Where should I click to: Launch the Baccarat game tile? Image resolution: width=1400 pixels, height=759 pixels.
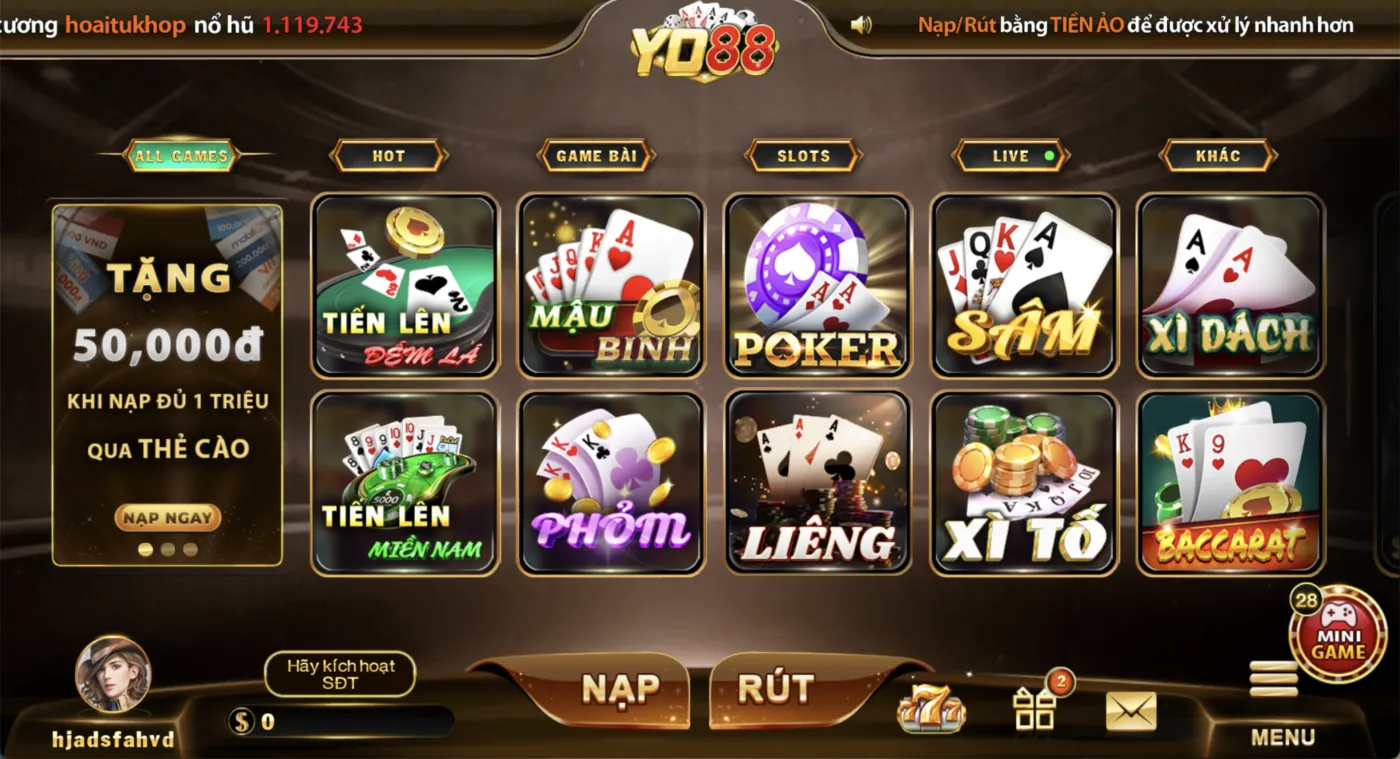1229,483
